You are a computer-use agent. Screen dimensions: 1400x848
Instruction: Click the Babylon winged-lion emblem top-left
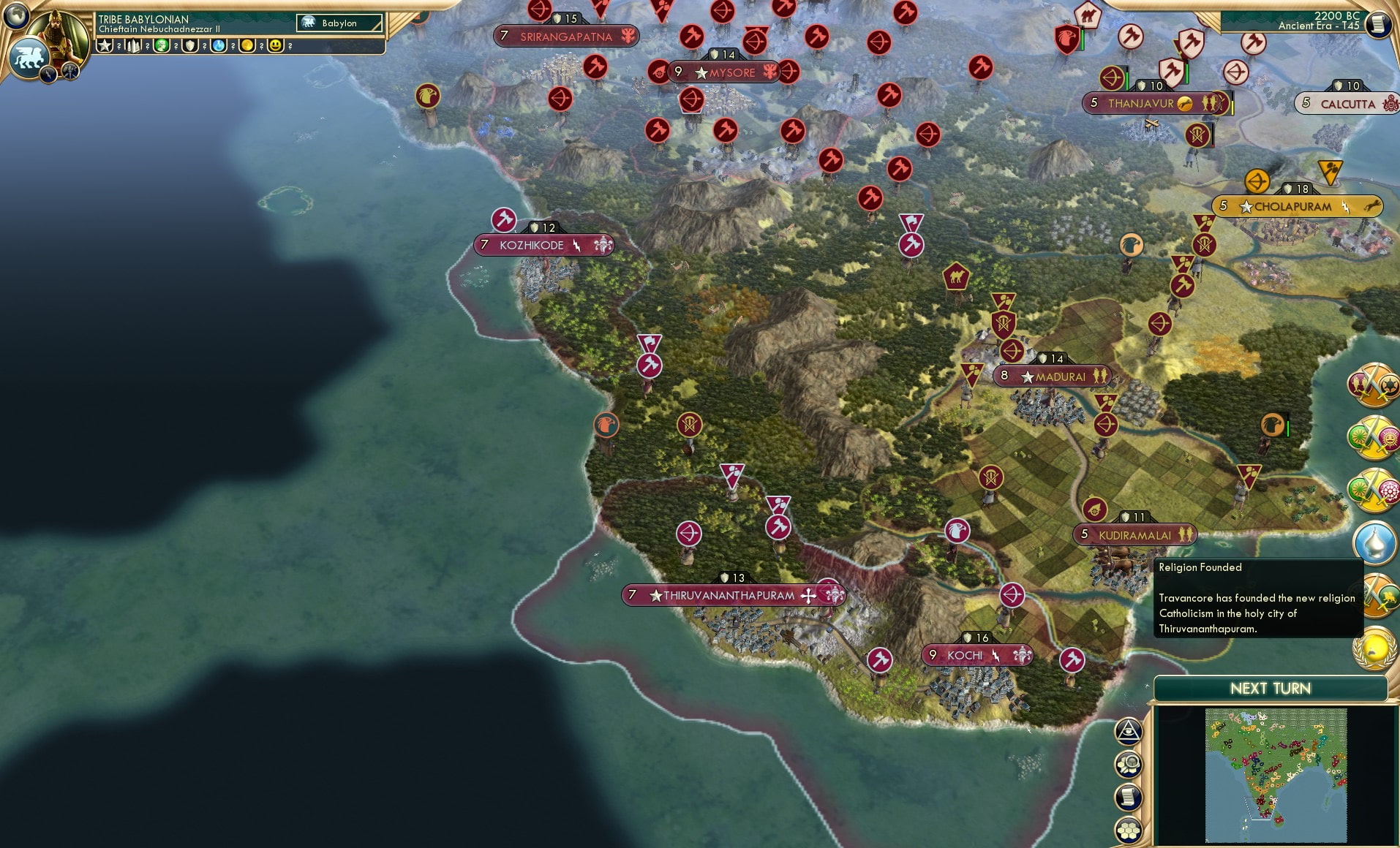click(x=28, y=58)
